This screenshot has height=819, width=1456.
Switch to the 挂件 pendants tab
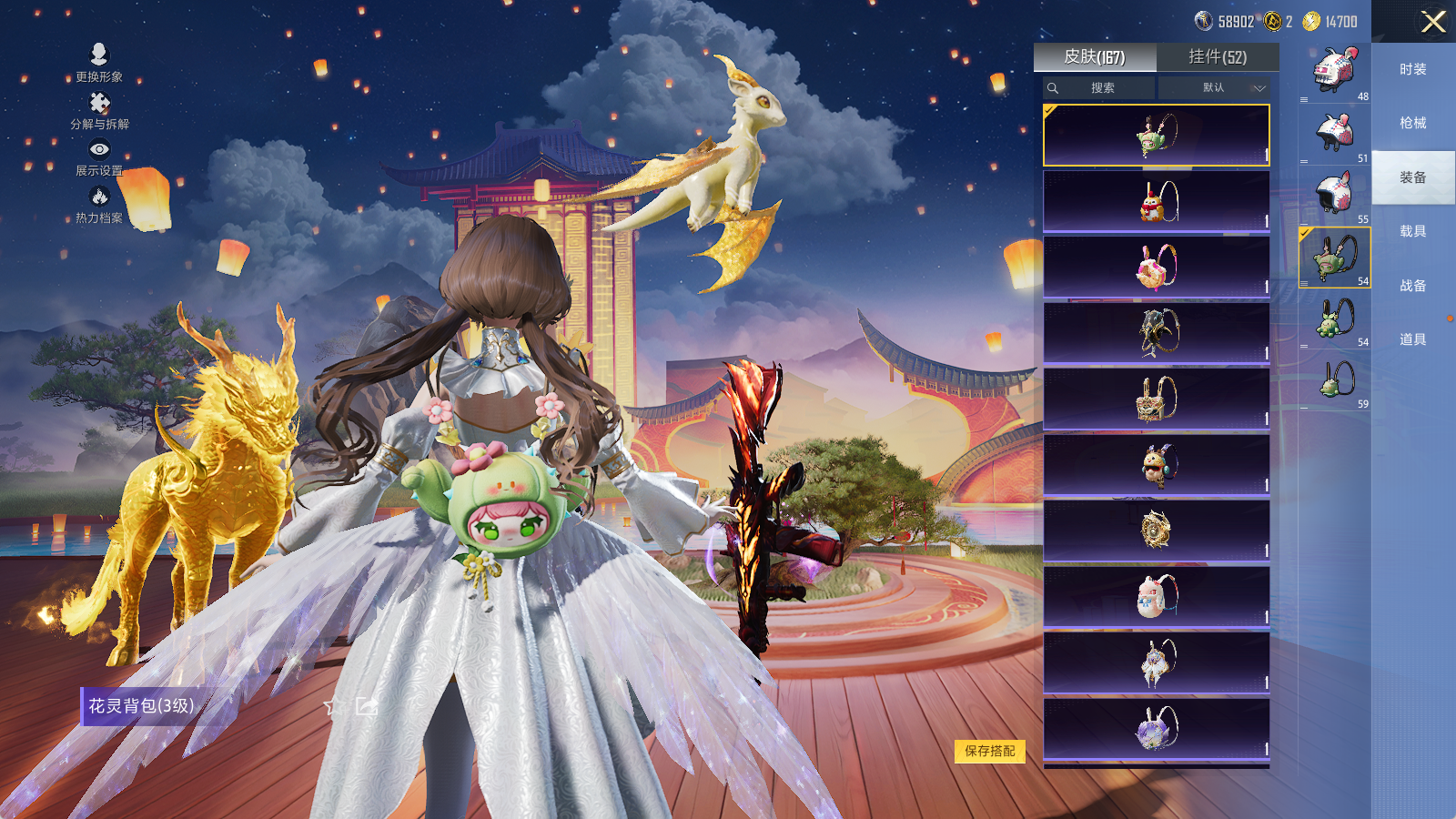coord(1218,57)
